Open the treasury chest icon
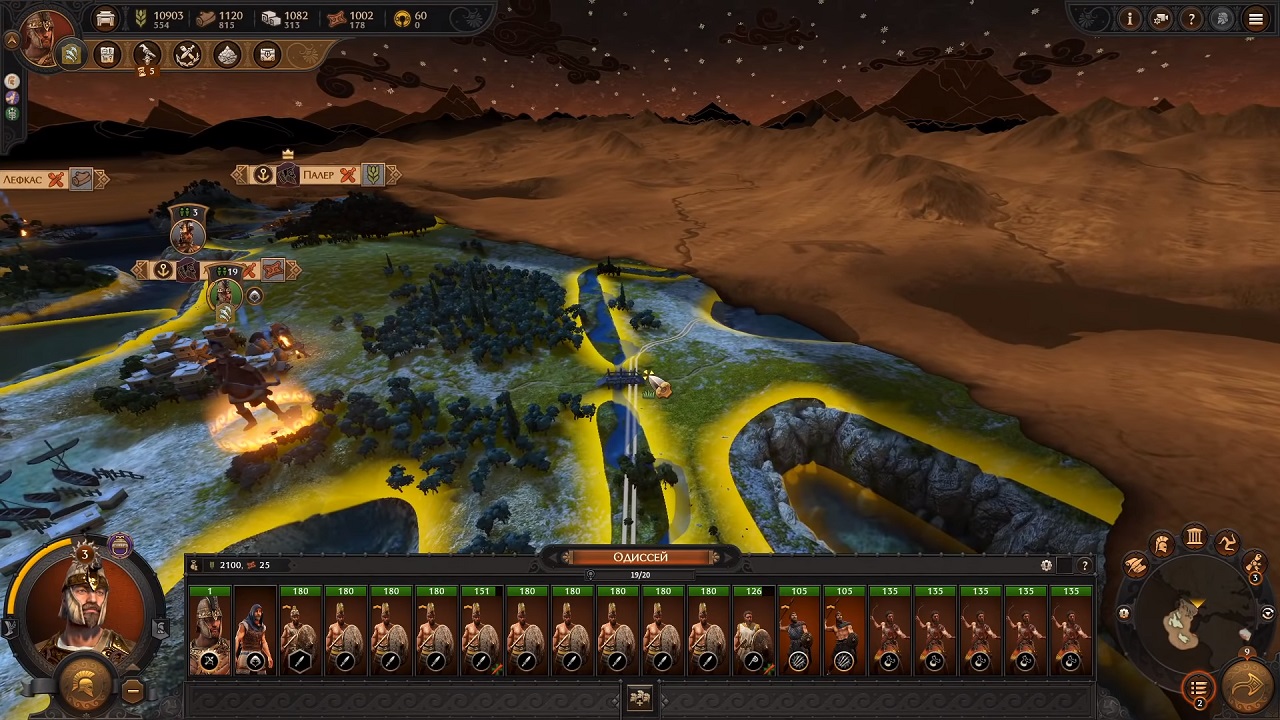1280x720 pixels. point(267,55)
